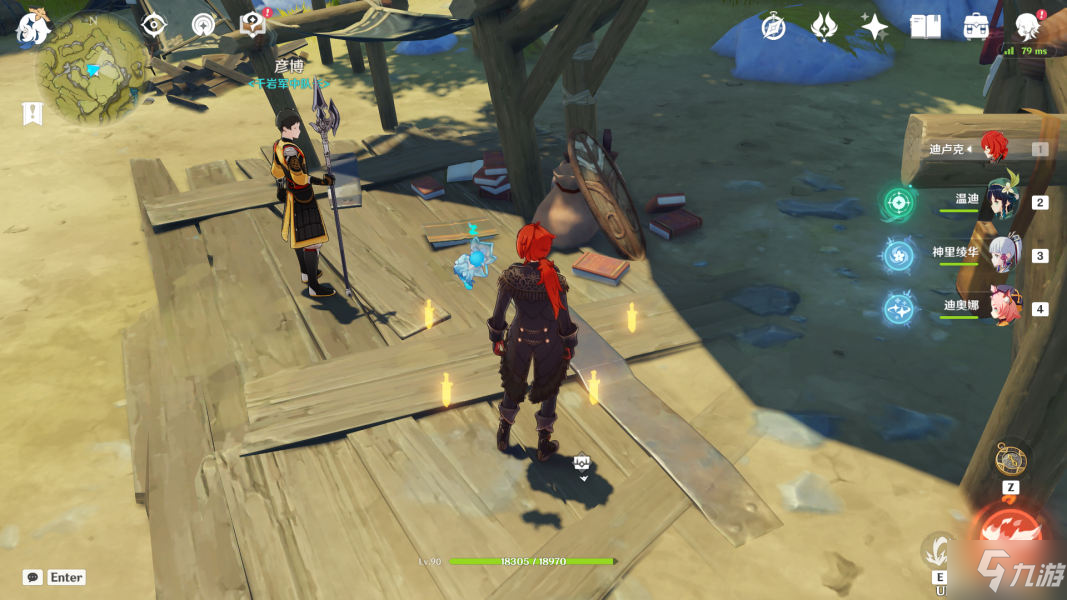This screenshot has height=600, width=1067.
Task: Open the chat speech bubble
Action: click(33, 577)
